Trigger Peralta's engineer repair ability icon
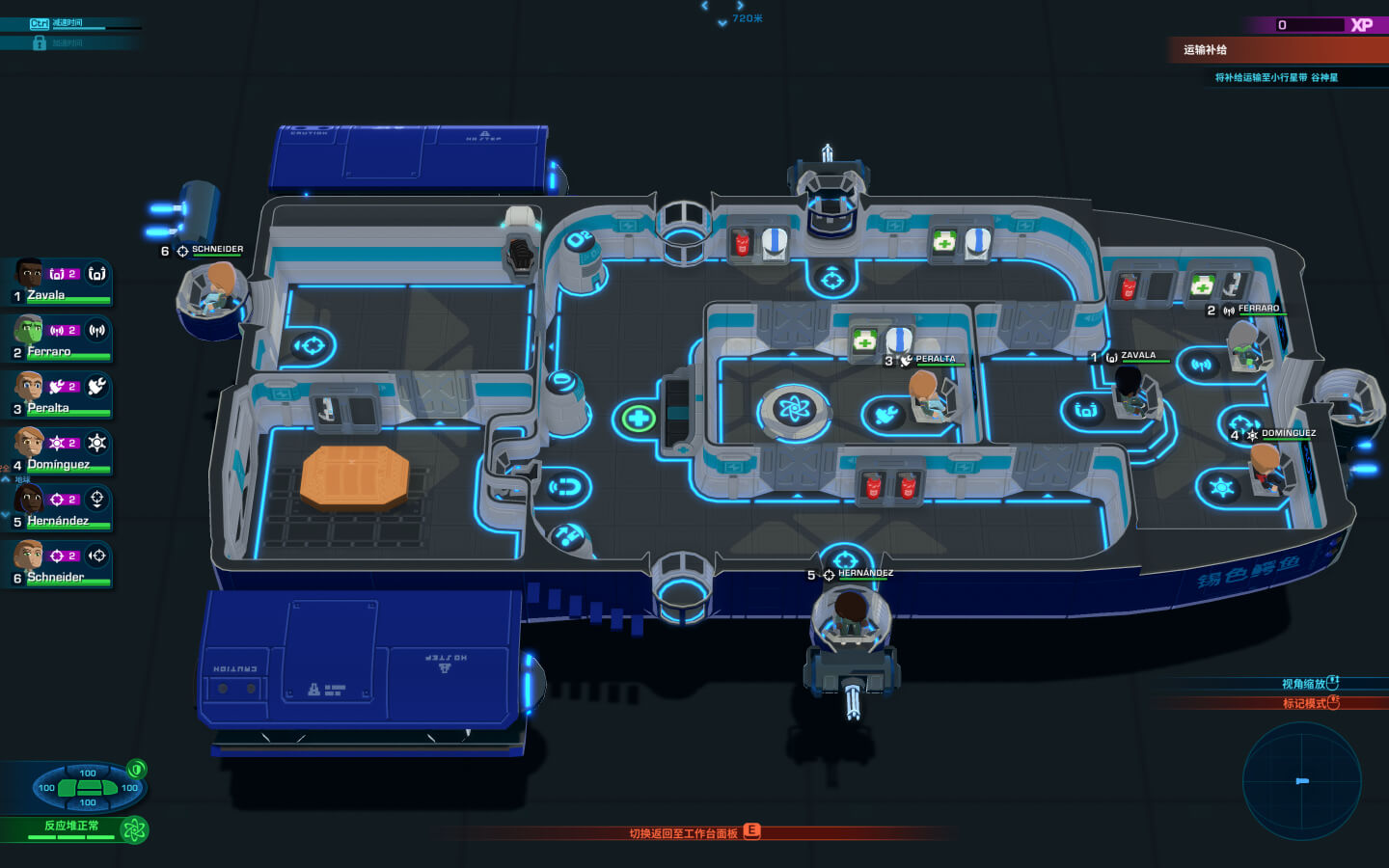The height and width of the screenshot is (868, 1389). coord(97,387)
